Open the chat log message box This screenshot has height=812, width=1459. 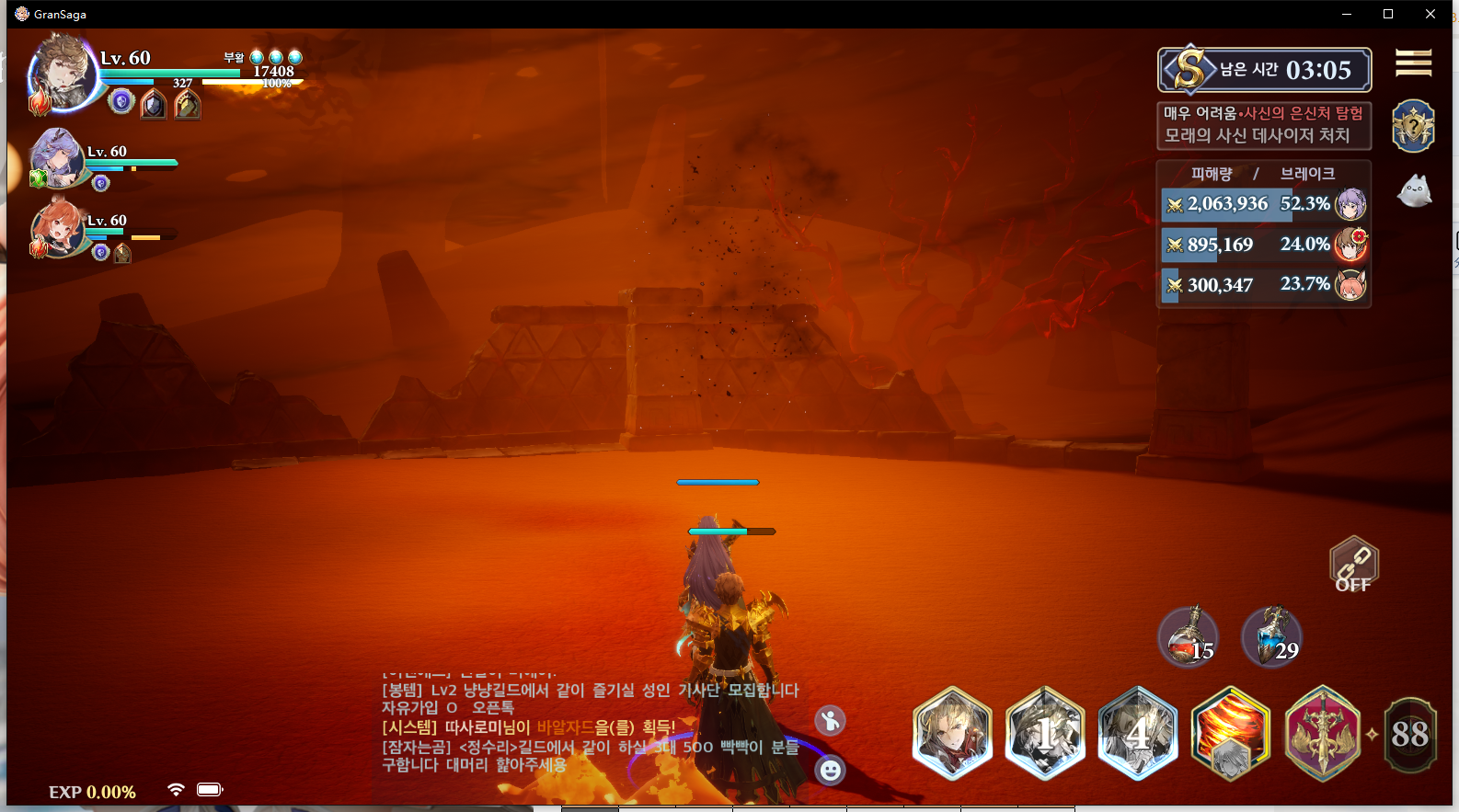point(589,726)
